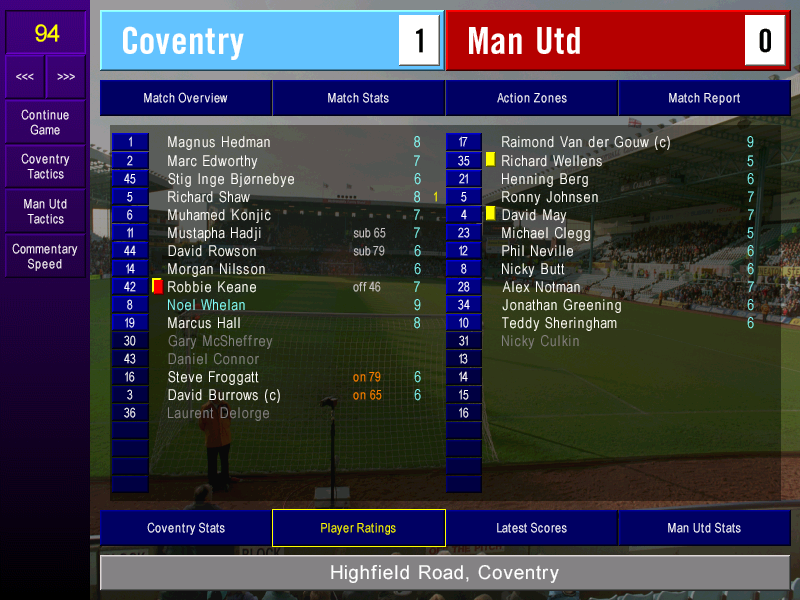800x600 pixels.
Task: Show the Match Stats
Action: pos(358,98)
